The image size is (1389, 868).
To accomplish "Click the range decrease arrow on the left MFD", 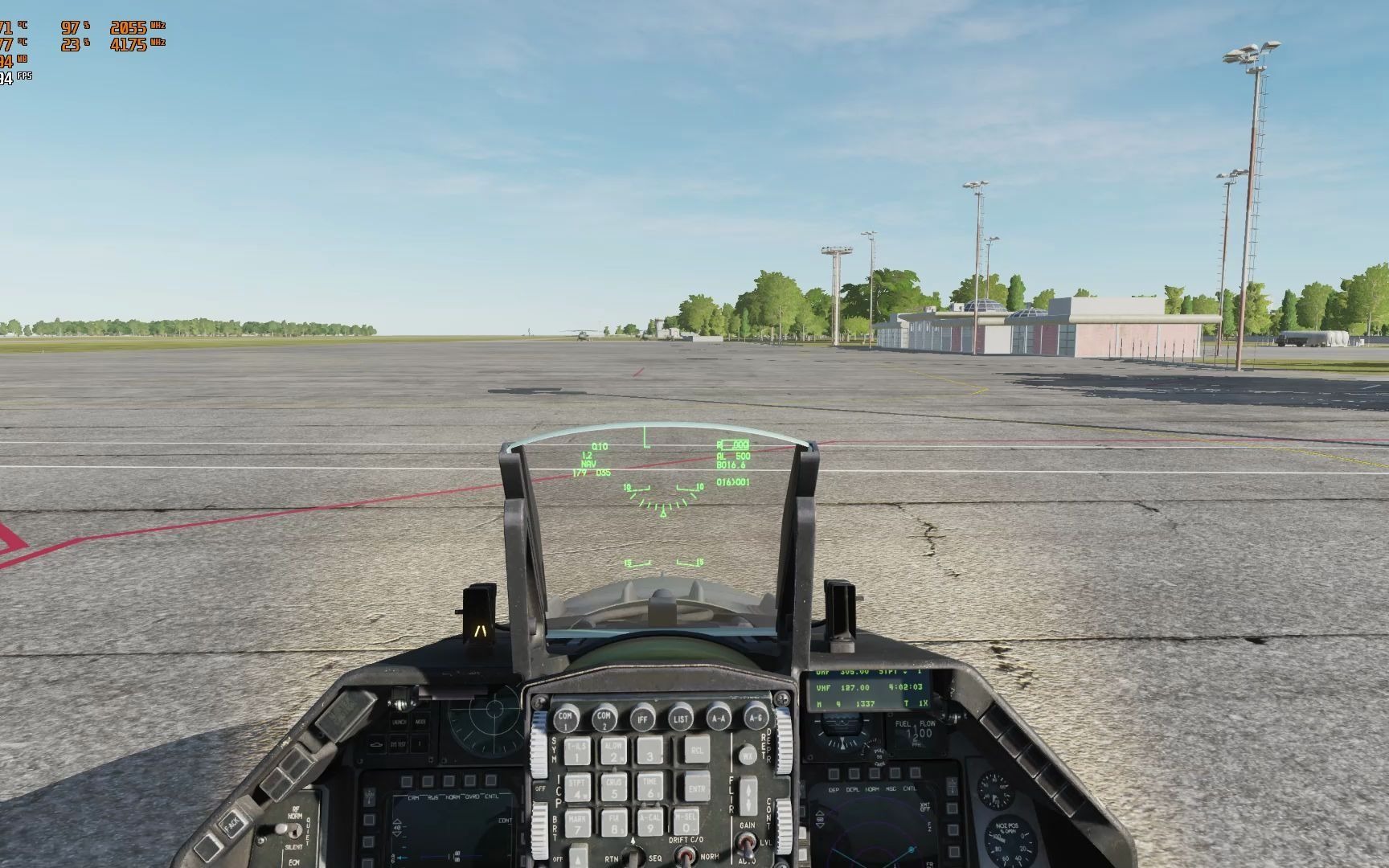I will (397, 833).
